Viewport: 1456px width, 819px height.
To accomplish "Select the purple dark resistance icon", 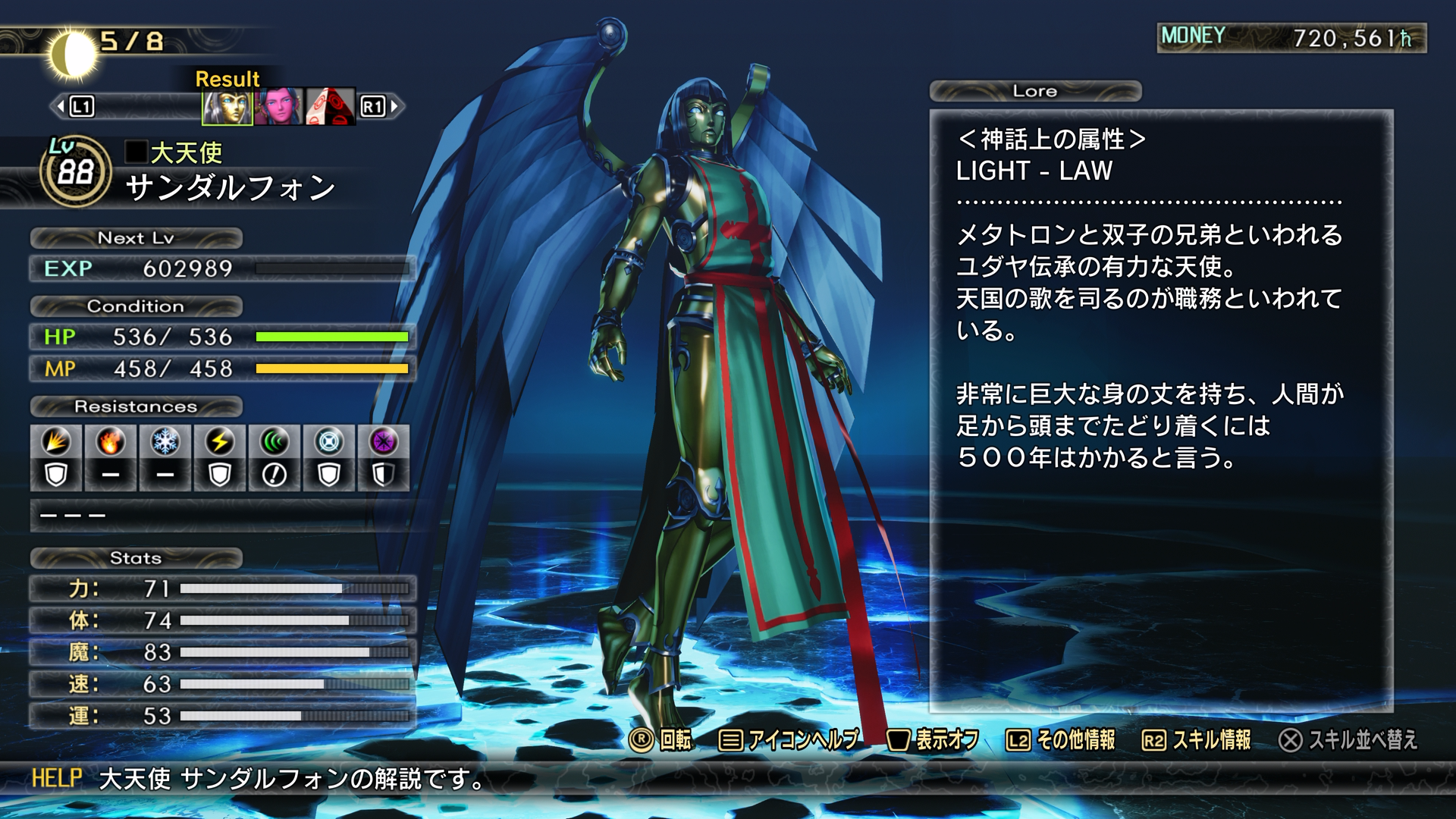I will [384, 442].
